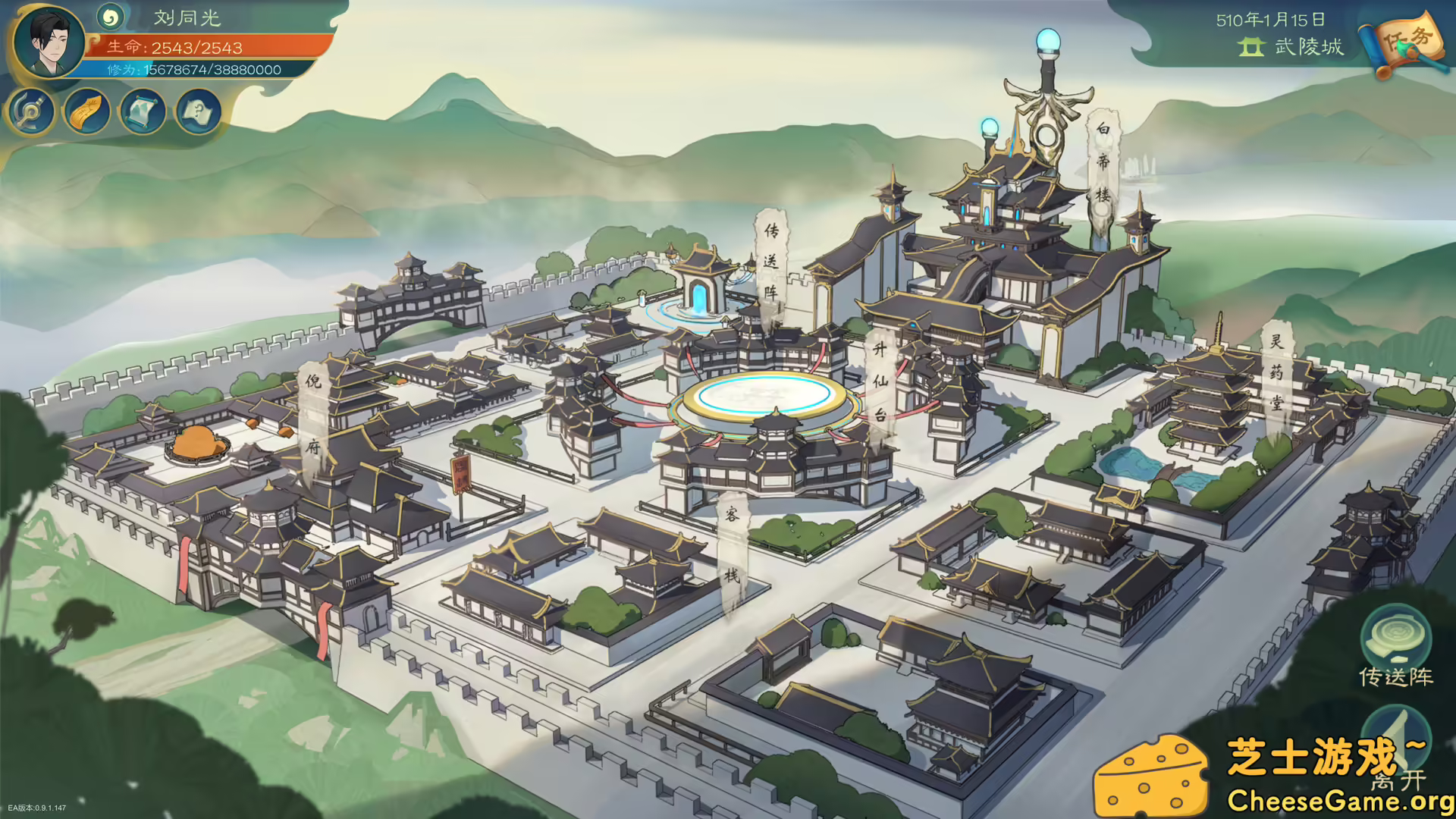Open the question mark map icon

pos(199,113)
